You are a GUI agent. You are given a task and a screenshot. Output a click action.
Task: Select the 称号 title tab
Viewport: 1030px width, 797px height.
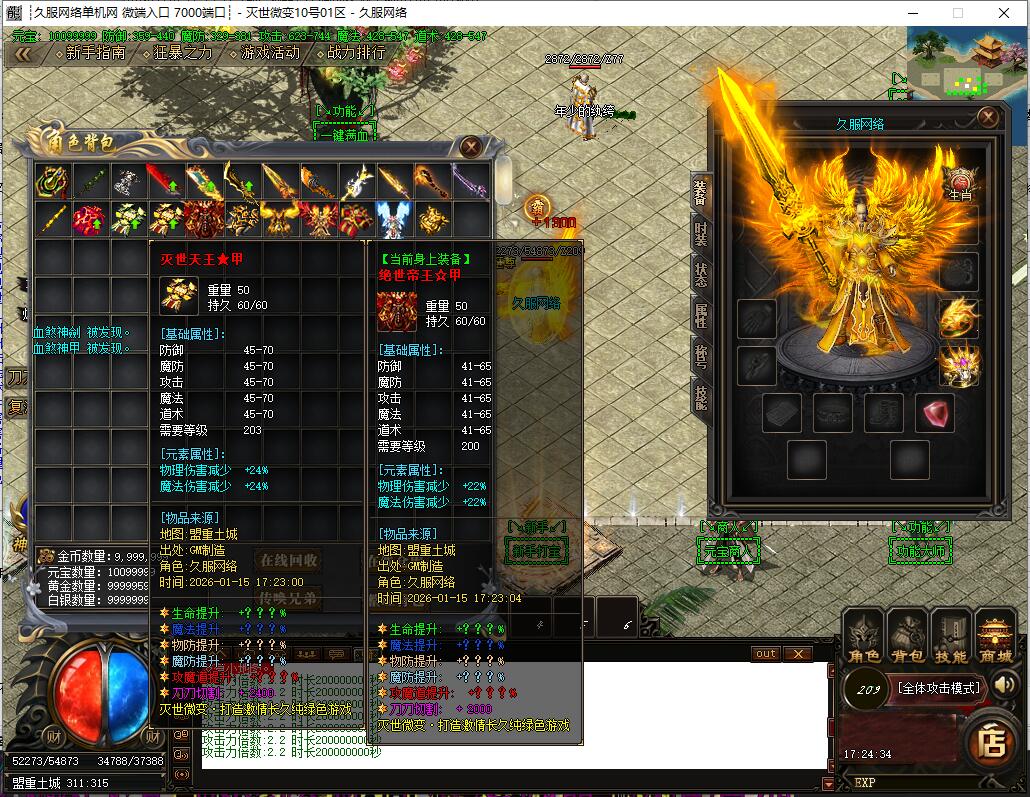(x=700, y=356)
